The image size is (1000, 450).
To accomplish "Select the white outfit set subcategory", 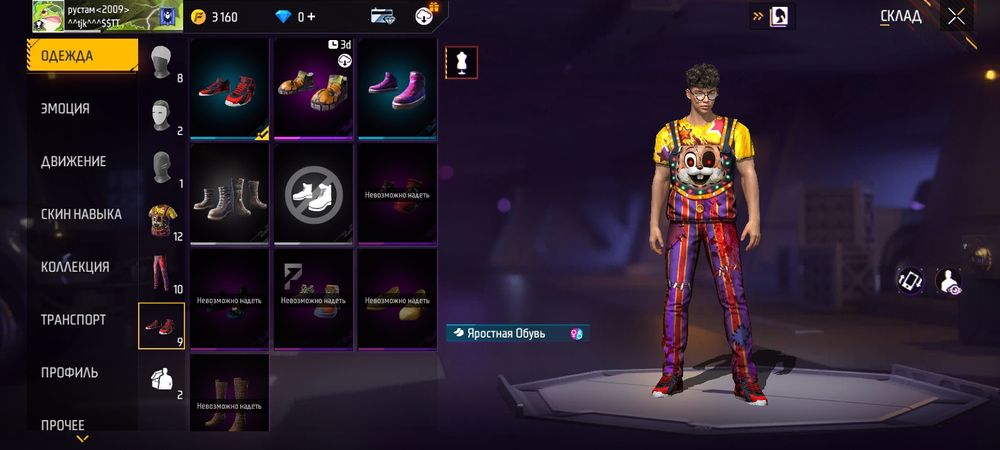I will coord(161,378).
